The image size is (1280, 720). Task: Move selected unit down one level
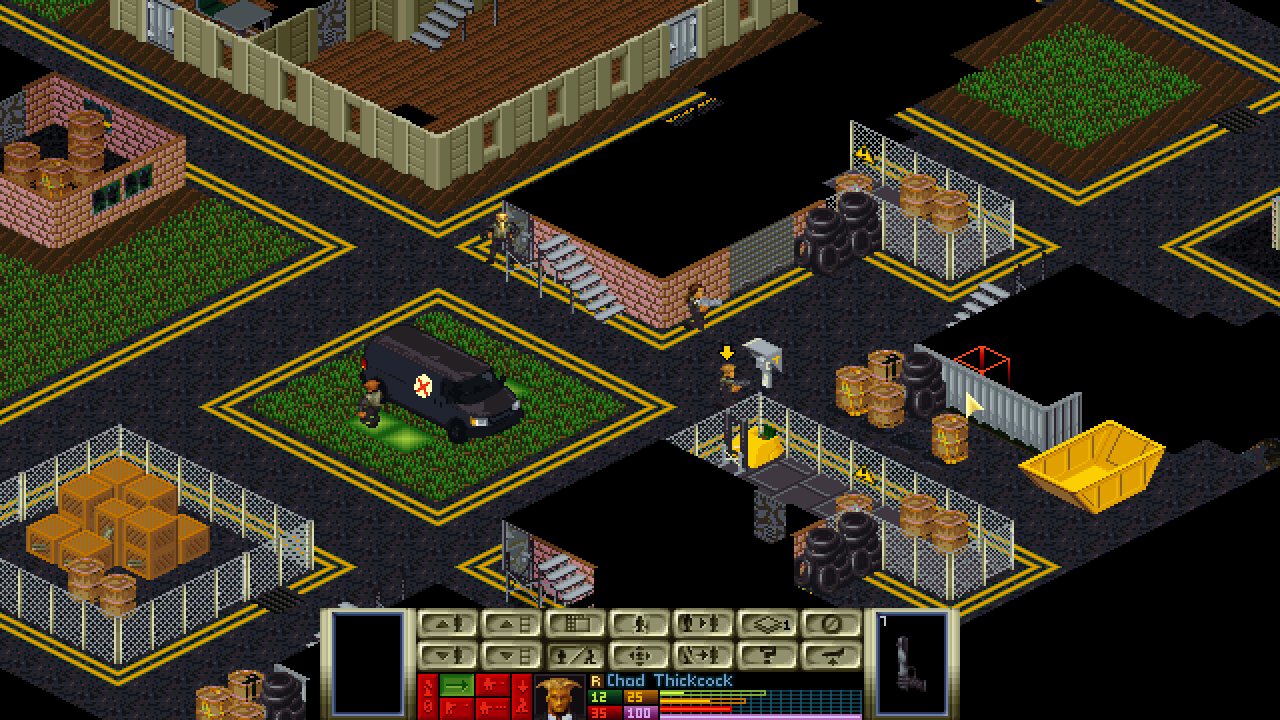pos(447,656)
